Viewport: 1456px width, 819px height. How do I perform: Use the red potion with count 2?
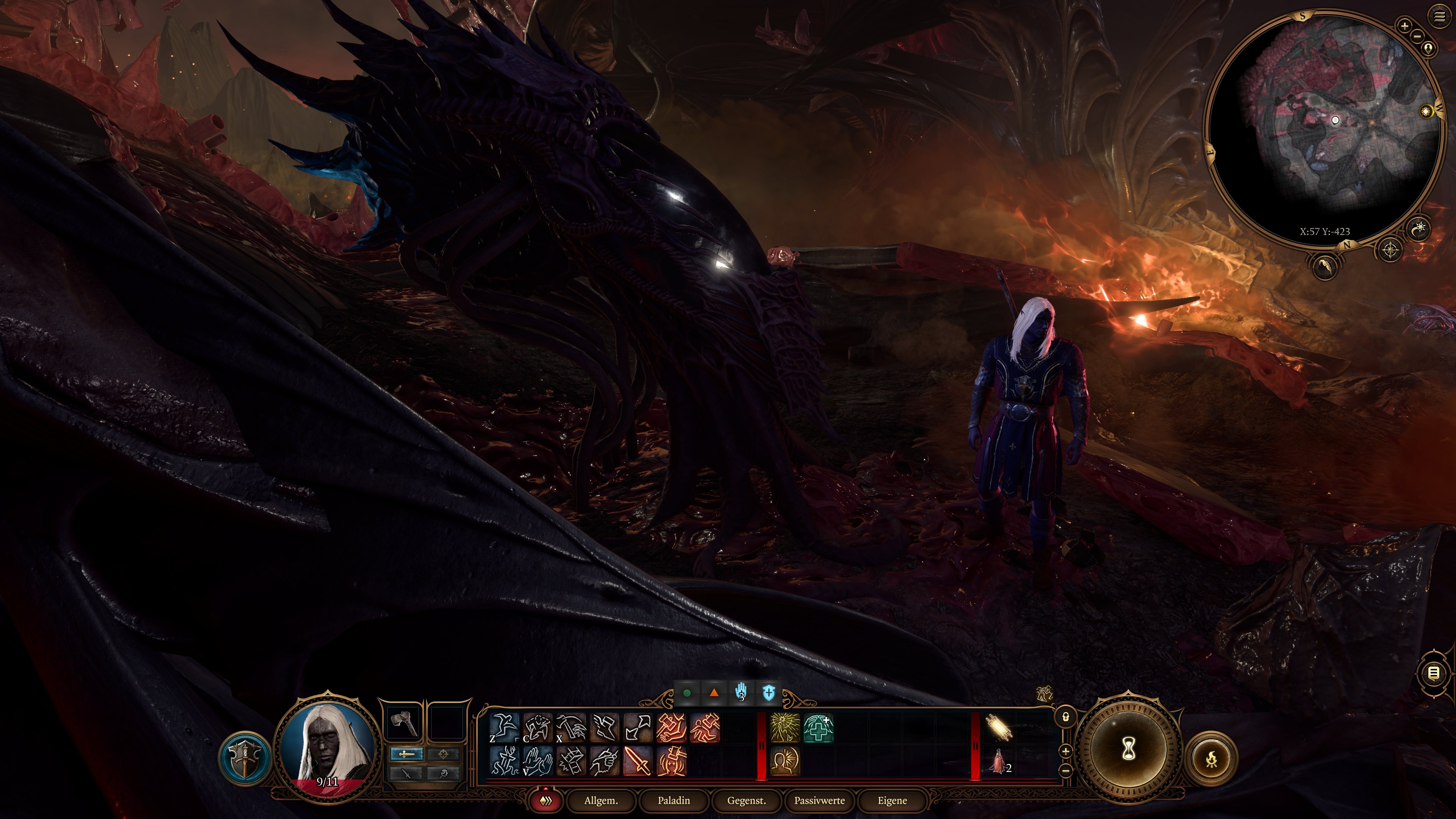[998, 761]
